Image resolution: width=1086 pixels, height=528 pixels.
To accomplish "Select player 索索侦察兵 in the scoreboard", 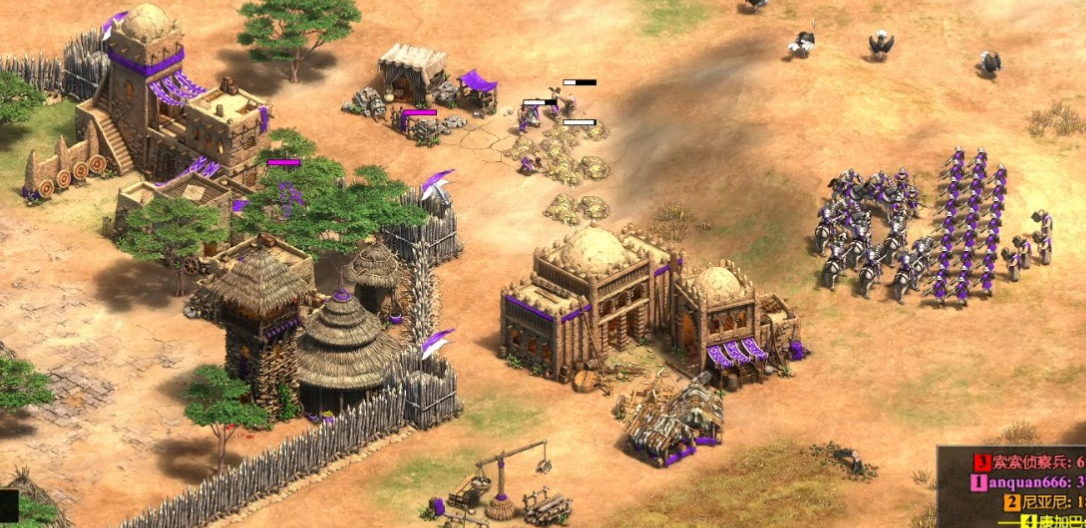I will tap(1031, 462).
